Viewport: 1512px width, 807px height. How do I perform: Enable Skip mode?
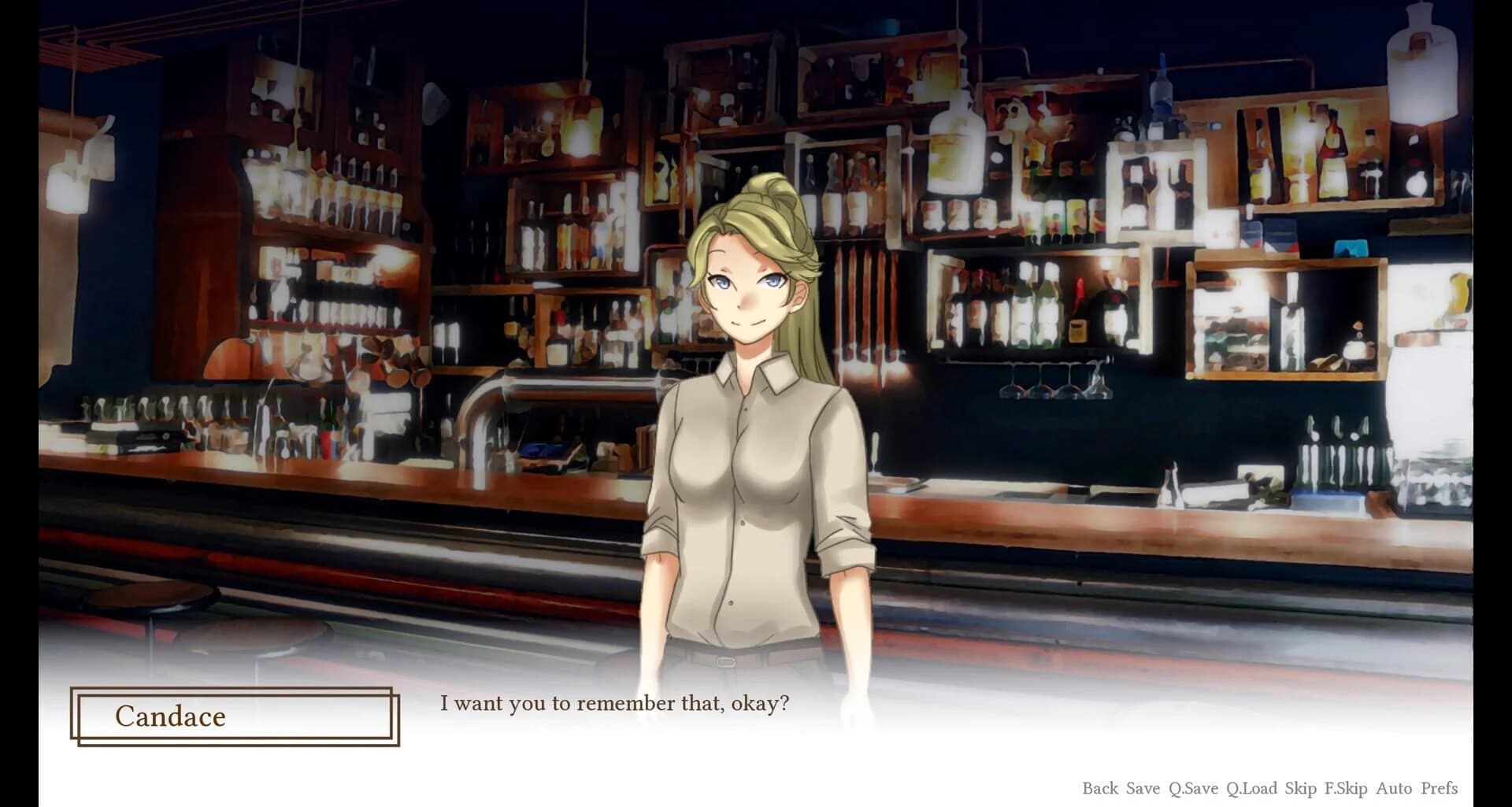[x=1301, y=787]
